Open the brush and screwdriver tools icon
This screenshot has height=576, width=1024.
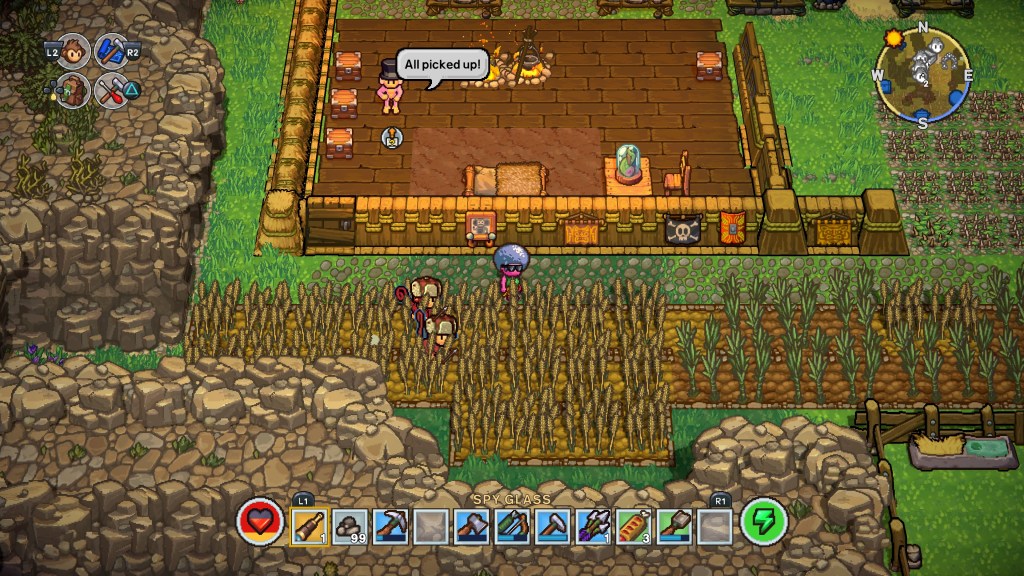pyautogui.click(x=111, y=91)
